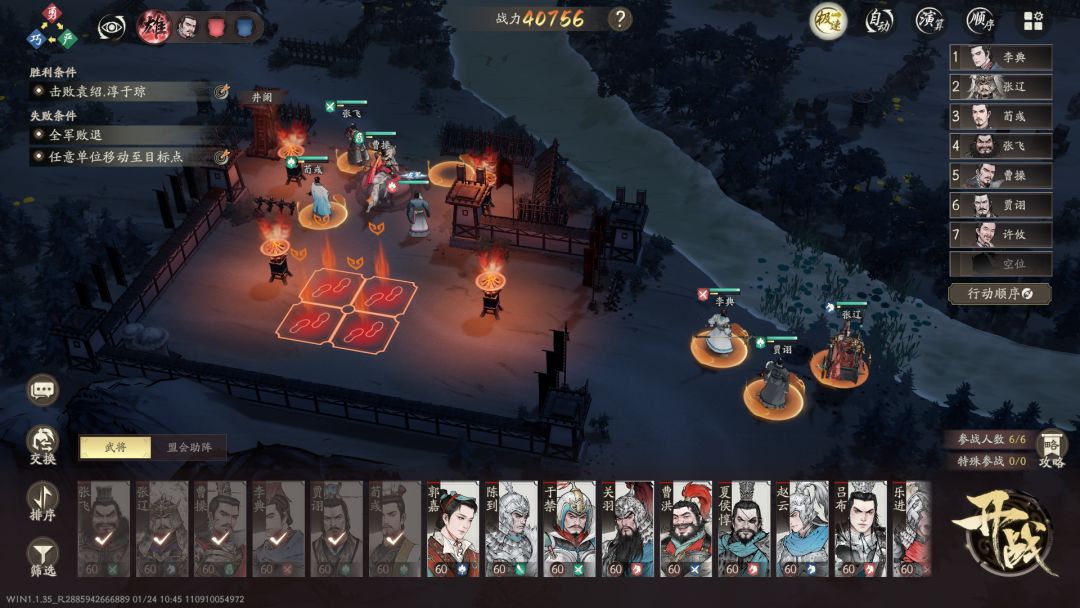Switch to the 盟会助阵 tab
The height and width of the screenshot is (608, 1080).
point(189,447)
